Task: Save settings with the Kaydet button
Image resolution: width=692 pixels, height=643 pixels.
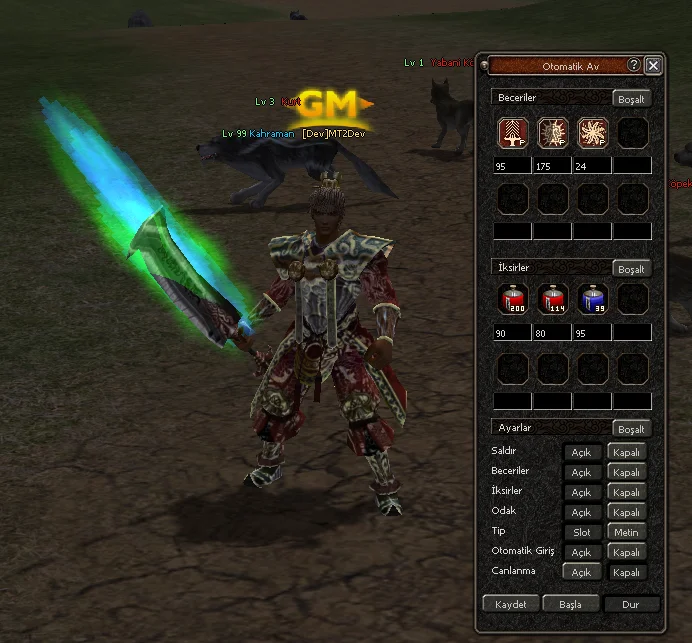Action: pyautogui.click(x=511, y=604)
